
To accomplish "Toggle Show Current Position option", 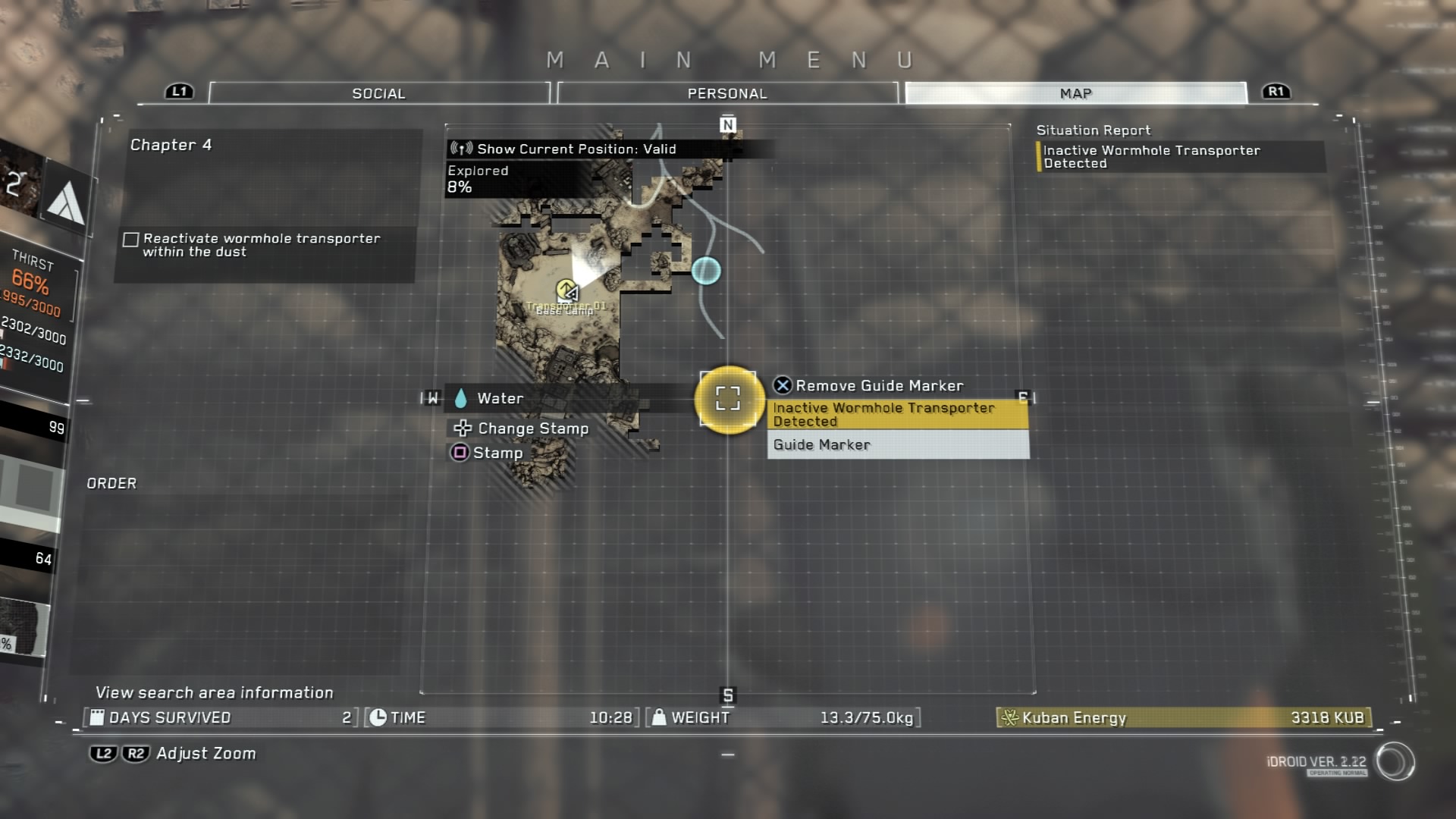I will click(576, 149).
